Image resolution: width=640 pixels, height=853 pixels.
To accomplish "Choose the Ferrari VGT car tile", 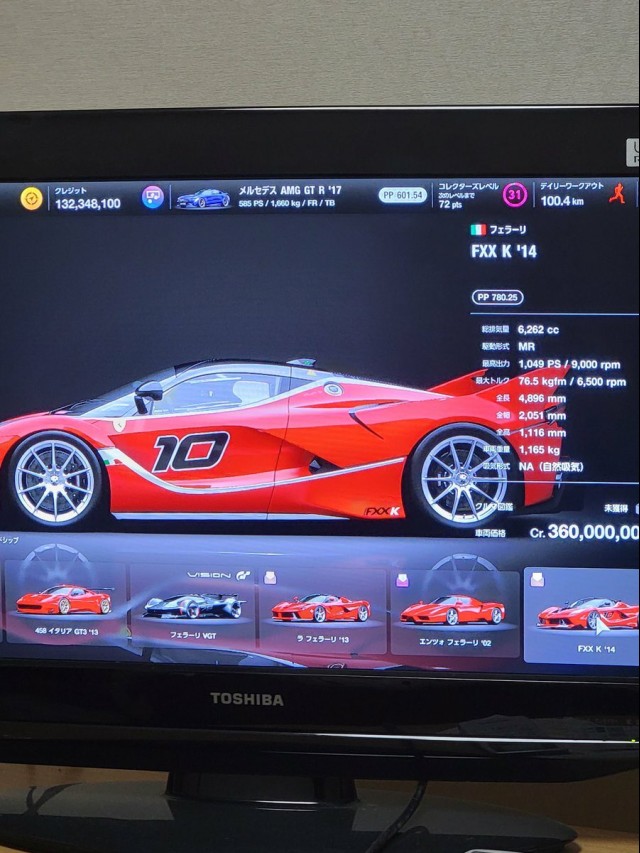I will click(x=193, y=607).
